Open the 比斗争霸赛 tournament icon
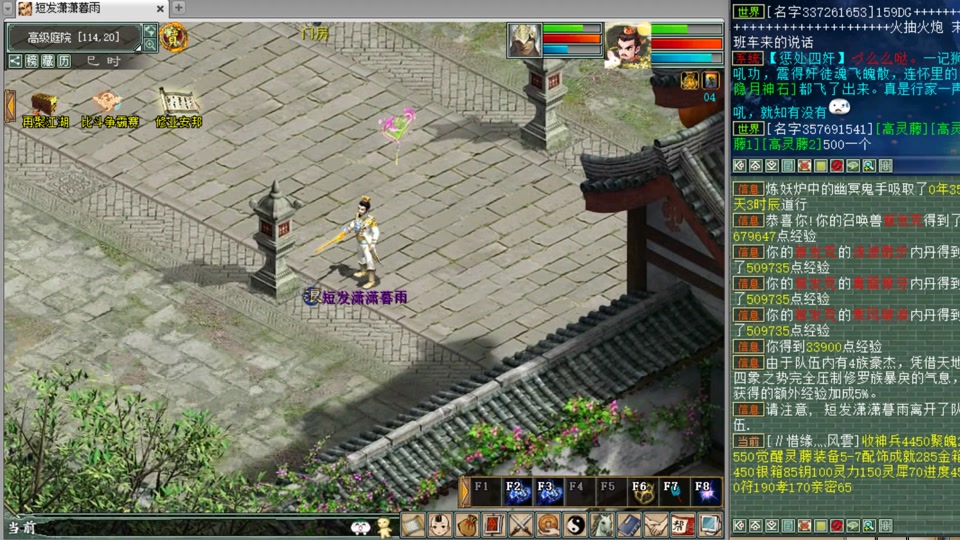Screen dimensions: 960x540 [108, 103]
